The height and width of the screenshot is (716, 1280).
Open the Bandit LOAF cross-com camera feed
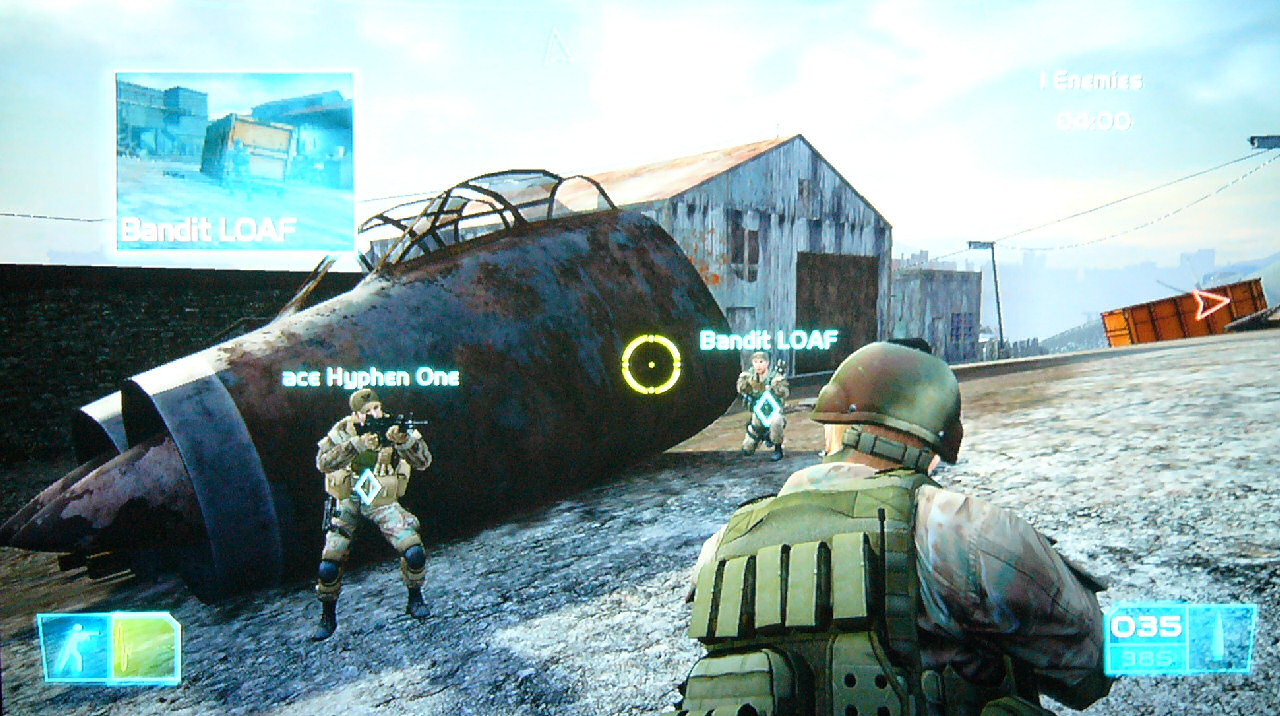point(235,160)
